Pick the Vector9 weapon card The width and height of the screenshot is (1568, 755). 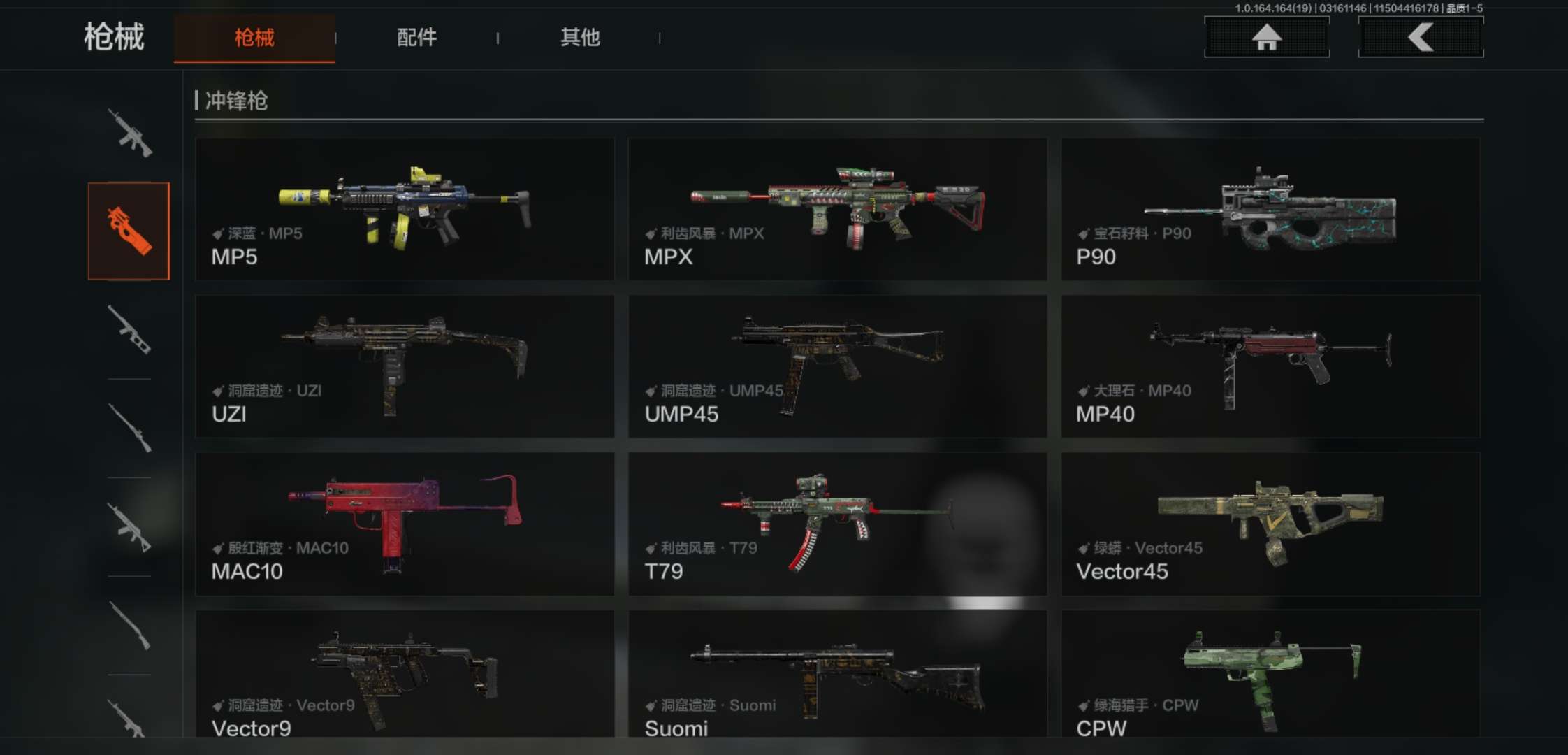tap(405, 673)
